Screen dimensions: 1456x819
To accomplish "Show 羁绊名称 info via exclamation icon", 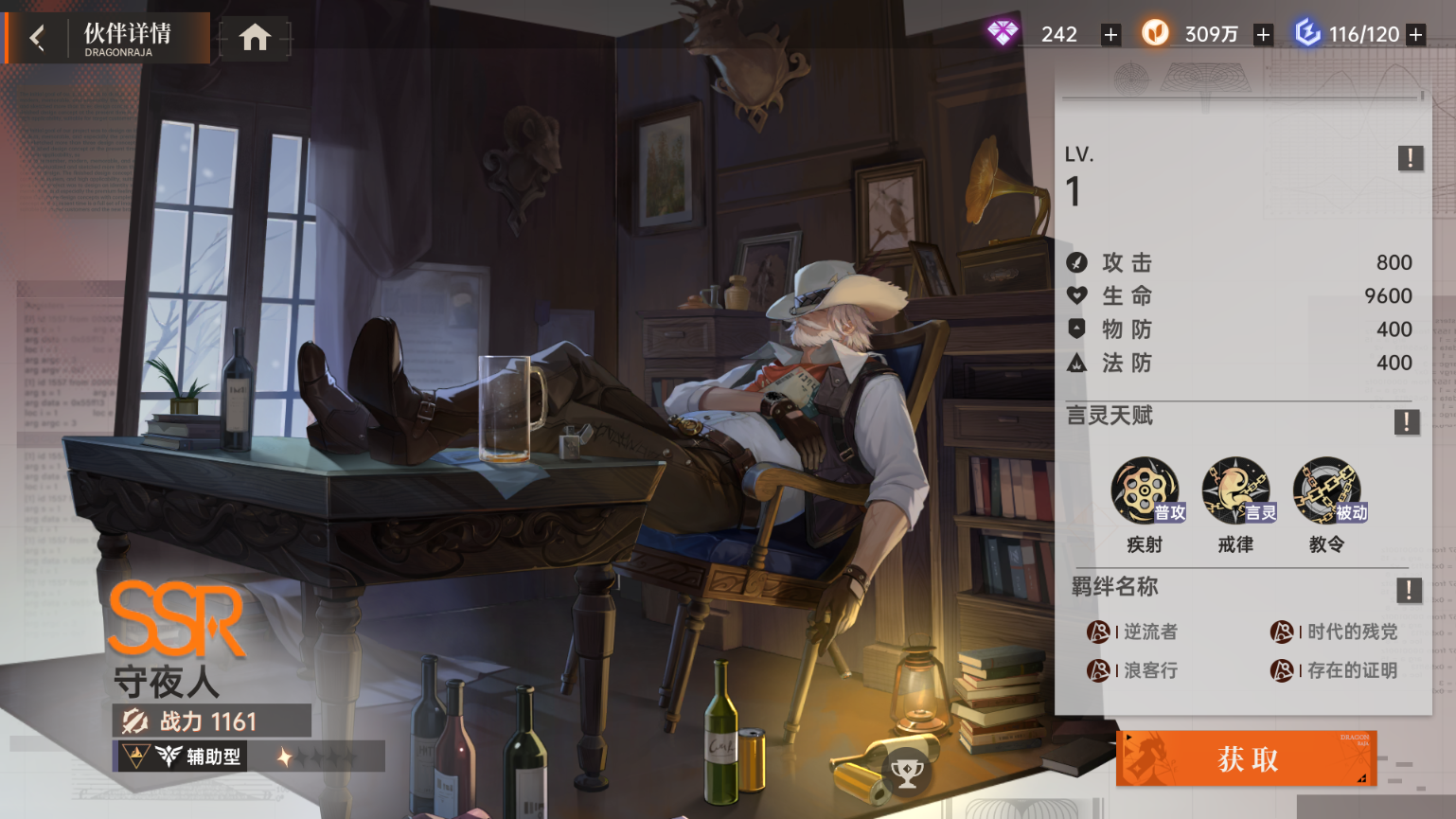I will click(x=1409, y=591).
